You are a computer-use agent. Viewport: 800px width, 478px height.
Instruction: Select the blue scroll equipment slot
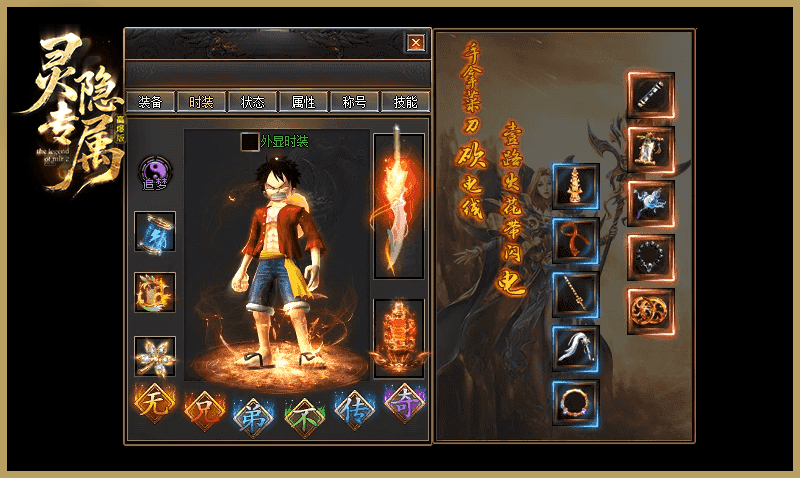(155, 232)
